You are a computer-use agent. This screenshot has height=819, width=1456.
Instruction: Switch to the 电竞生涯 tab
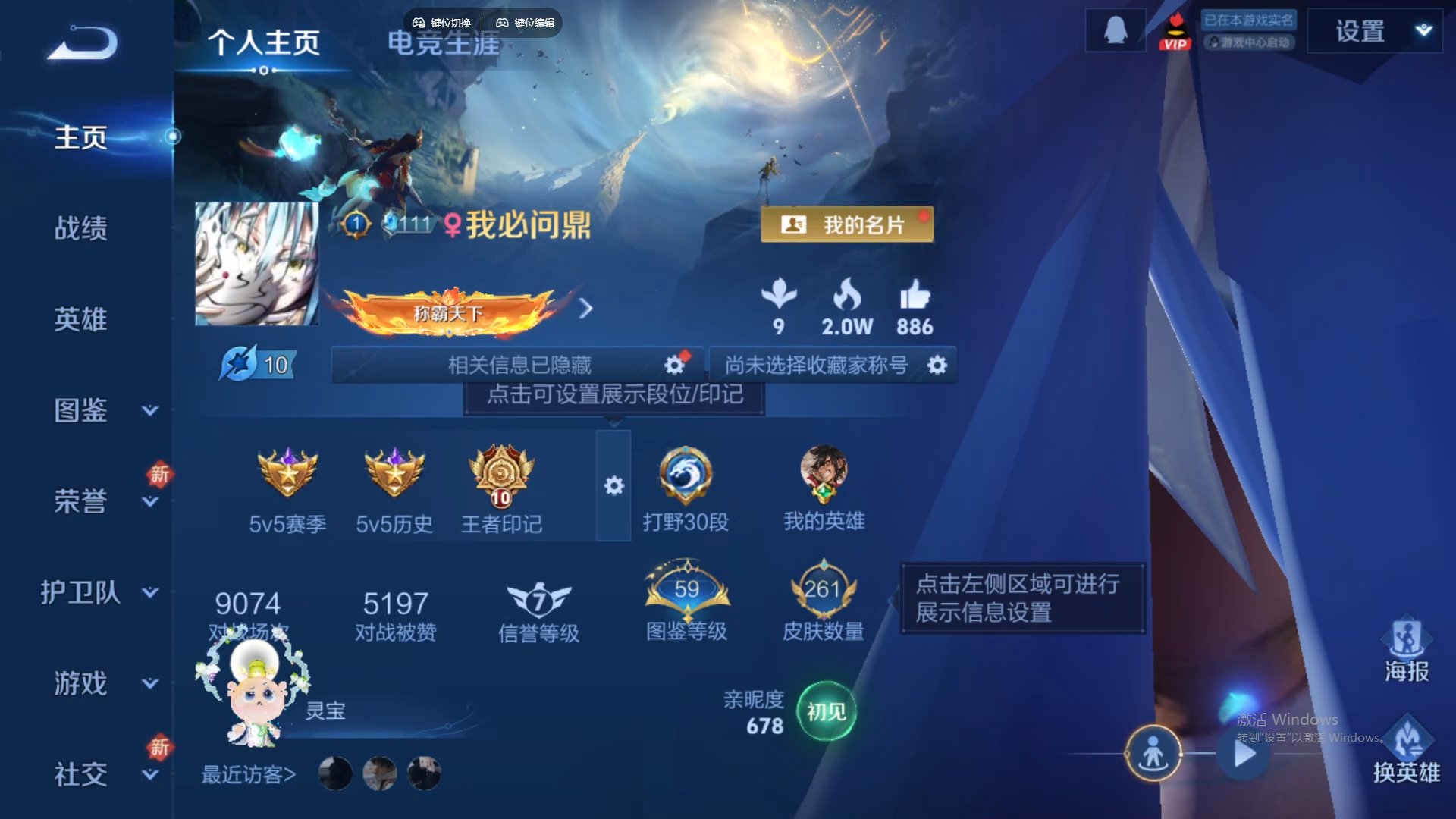[442, 44]
